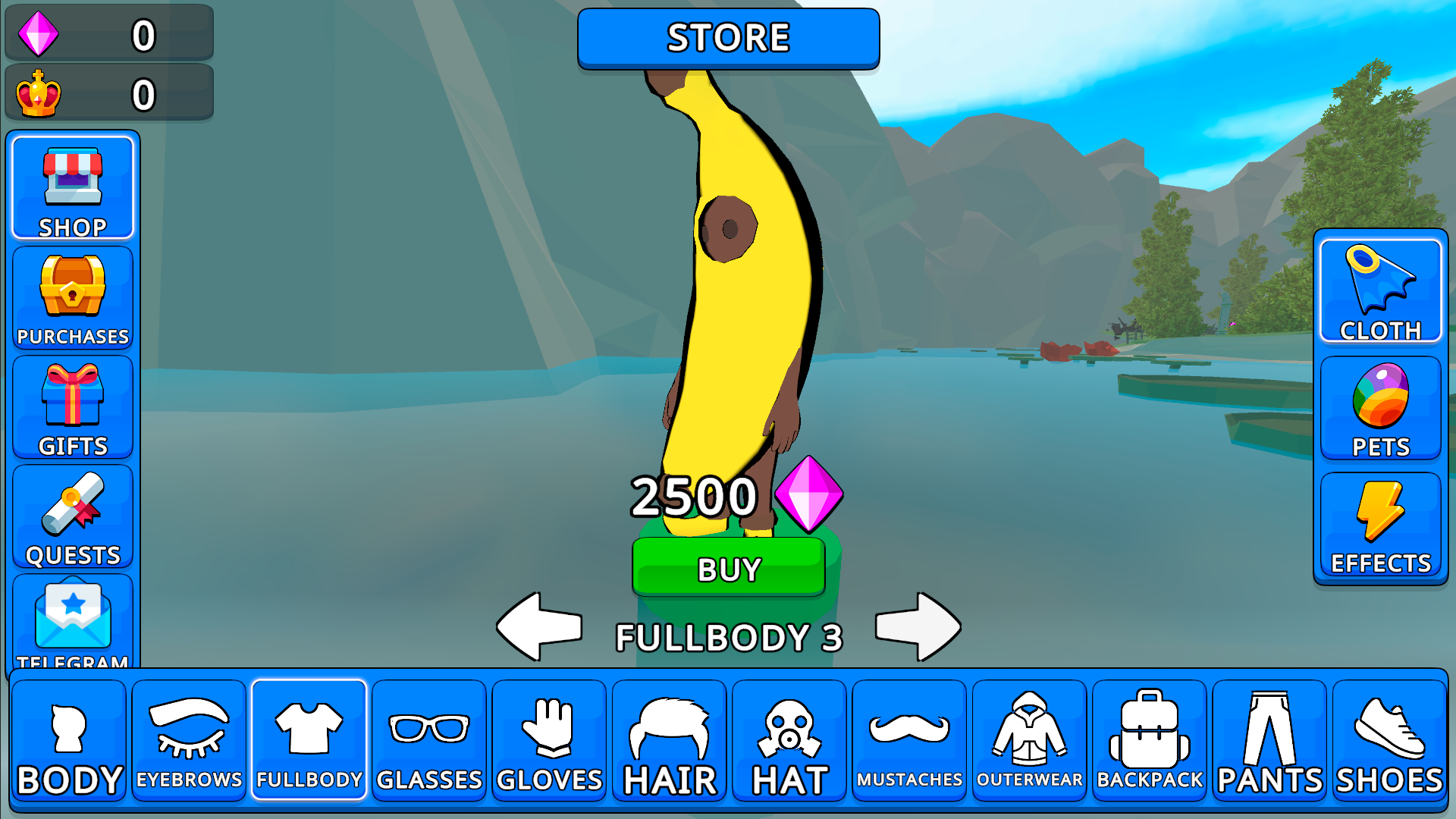The height and width of the screenshot is (819, 1456).
Task: Select the Fullbody category
Action: click(309, 739)
